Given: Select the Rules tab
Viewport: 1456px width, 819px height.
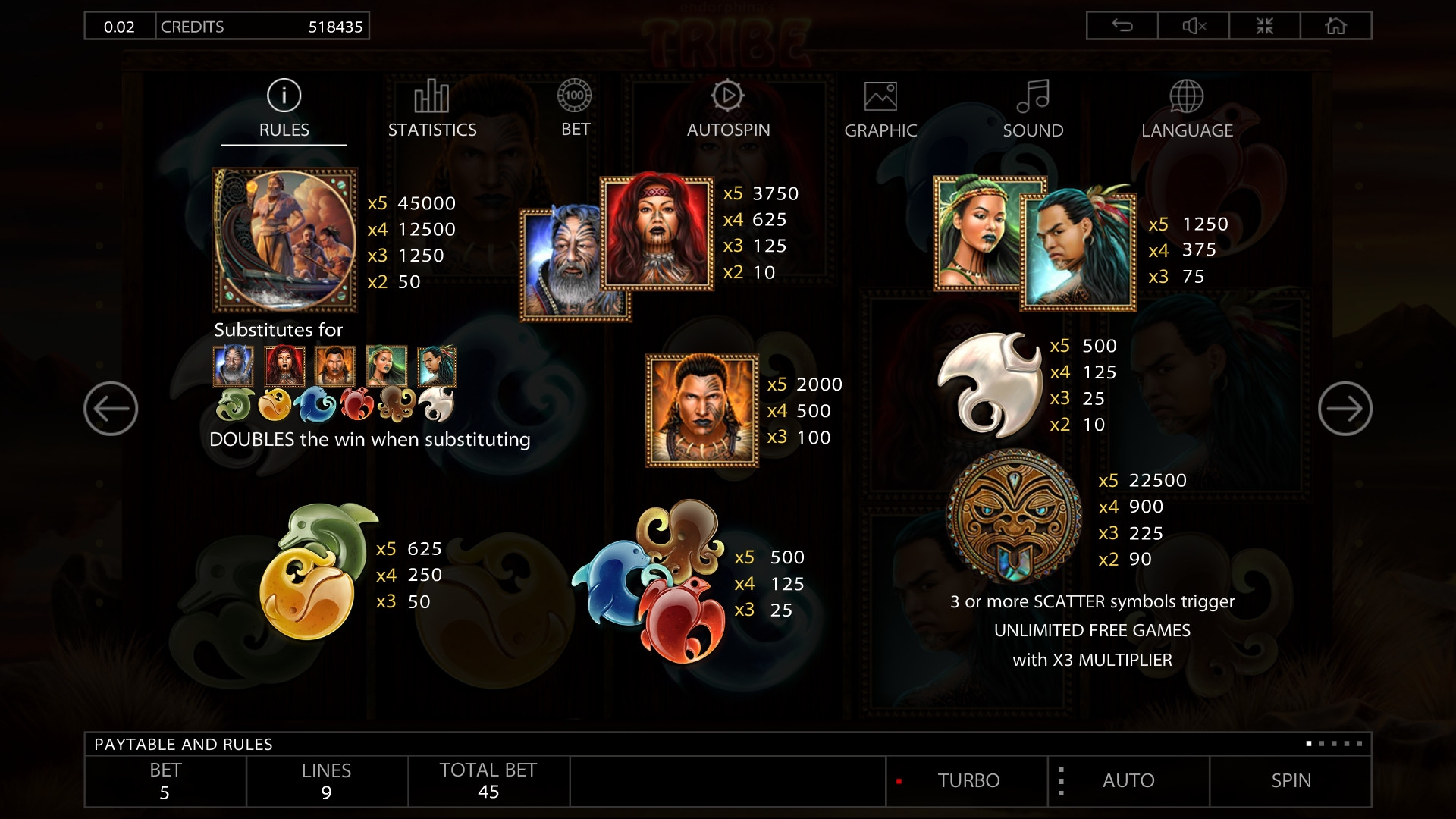Looking at the screenshot, I should pos(284,110).
